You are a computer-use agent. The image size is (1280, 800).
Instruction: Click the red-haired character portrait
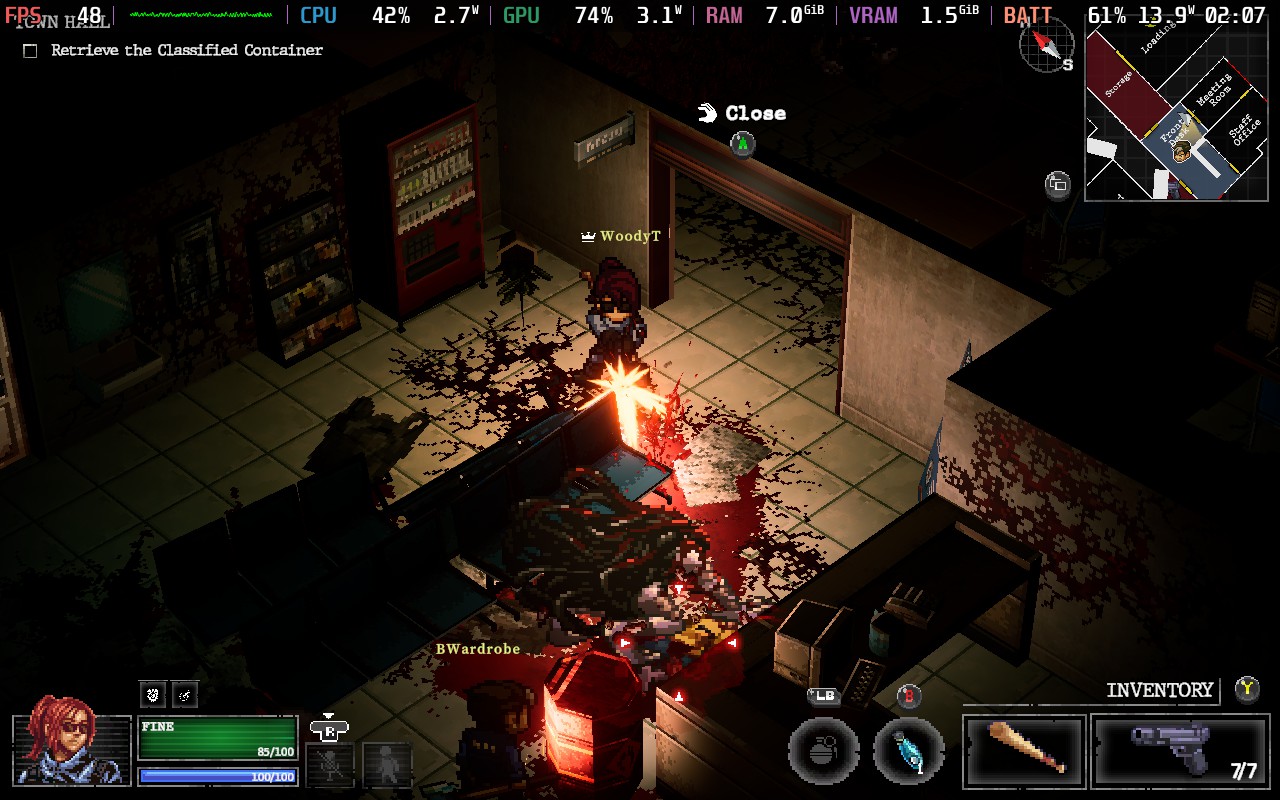pyautogui.click(x=71, y=748)
